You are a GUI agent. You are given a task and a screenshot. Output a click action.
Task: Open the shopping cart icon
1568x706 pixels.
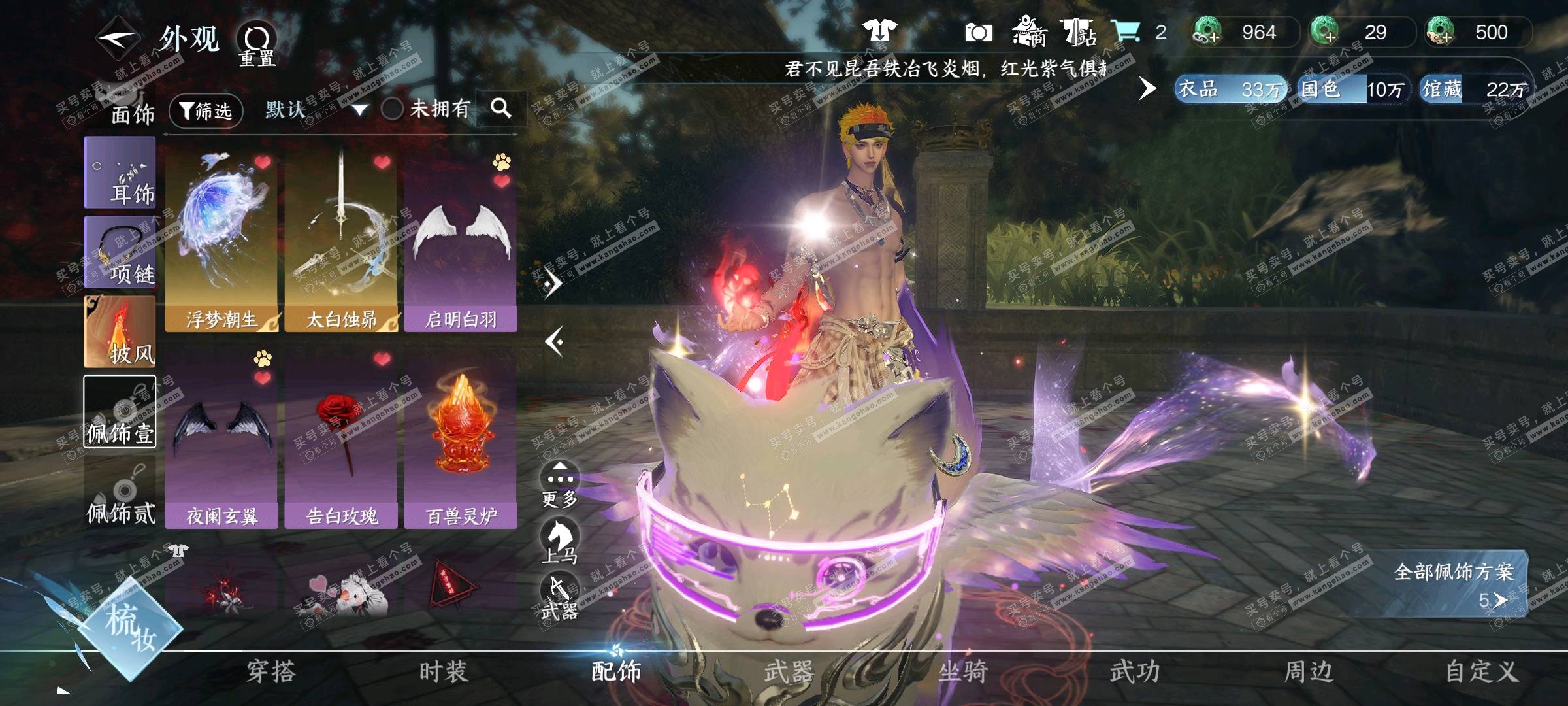click(x=1125, y=31)
